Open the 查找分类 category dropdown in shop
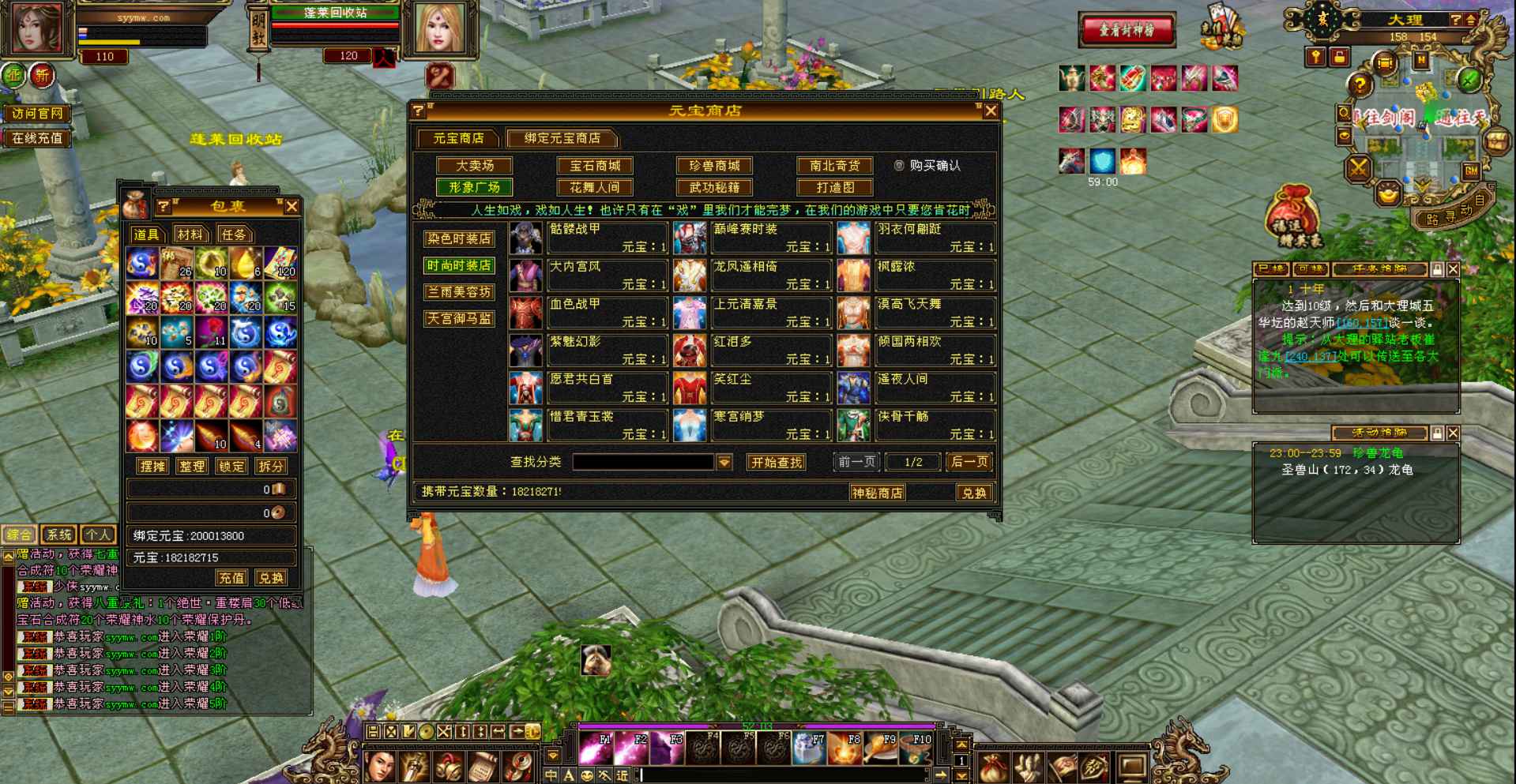1516x784 pixels. pos(724,462)
